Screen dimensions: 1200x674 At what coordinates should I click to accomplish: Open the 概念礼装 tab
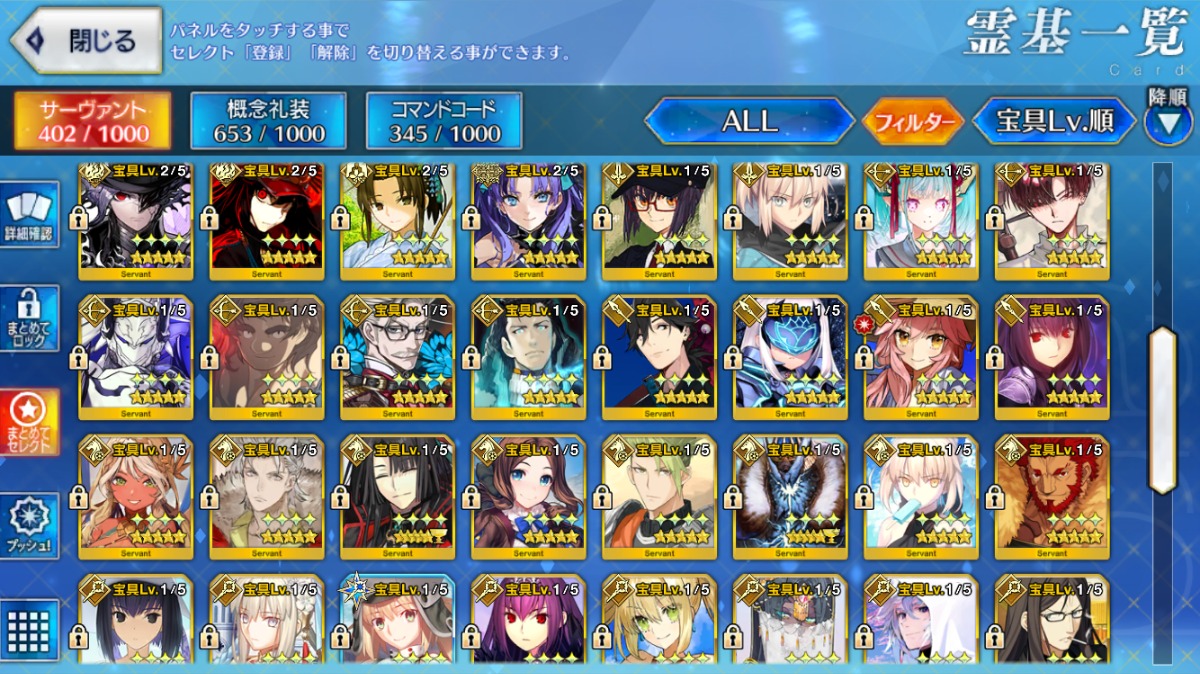(x=268, y=121)
